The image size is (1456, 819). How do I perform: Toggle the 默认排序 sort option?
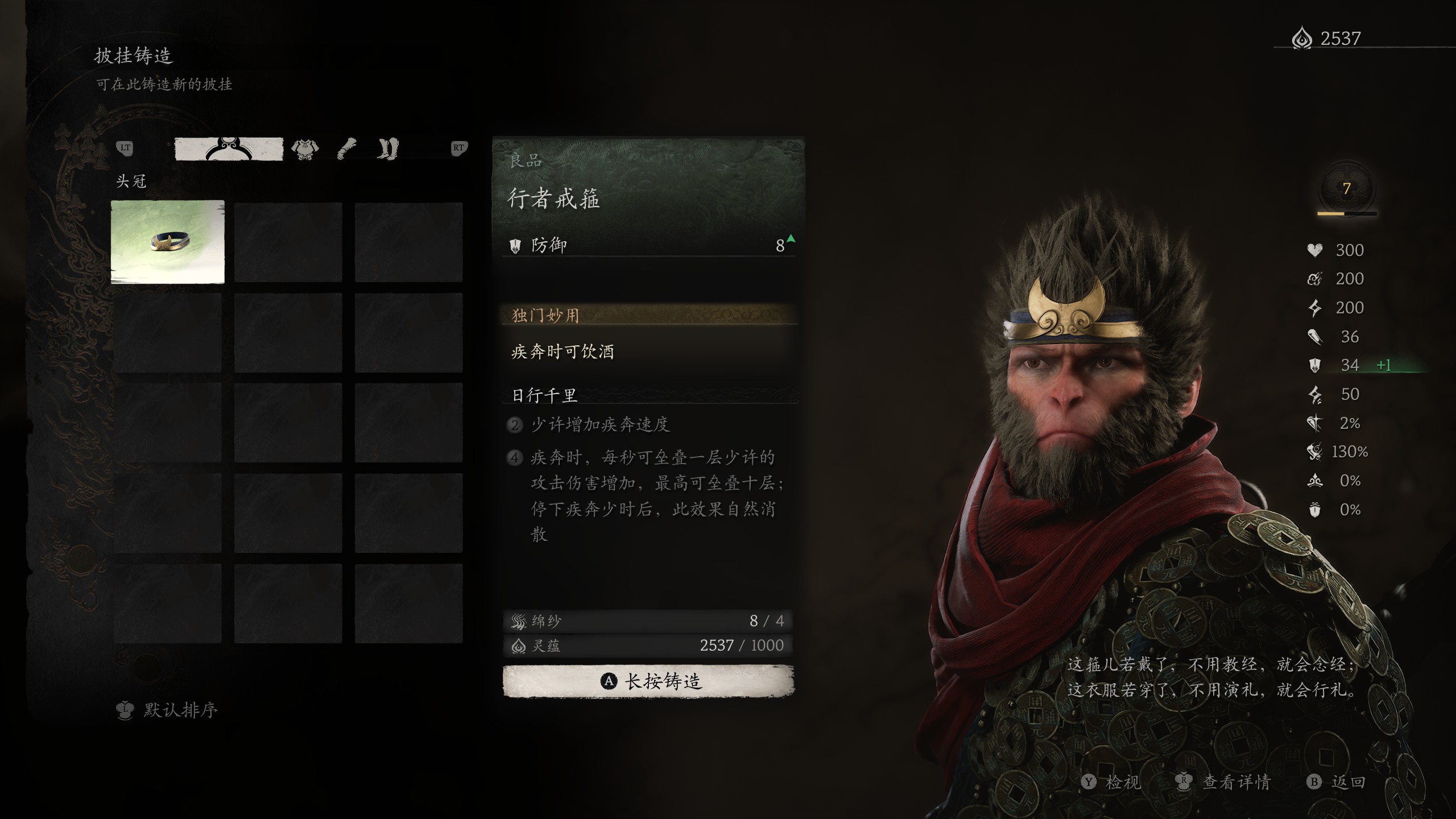[x=168, y=710]
